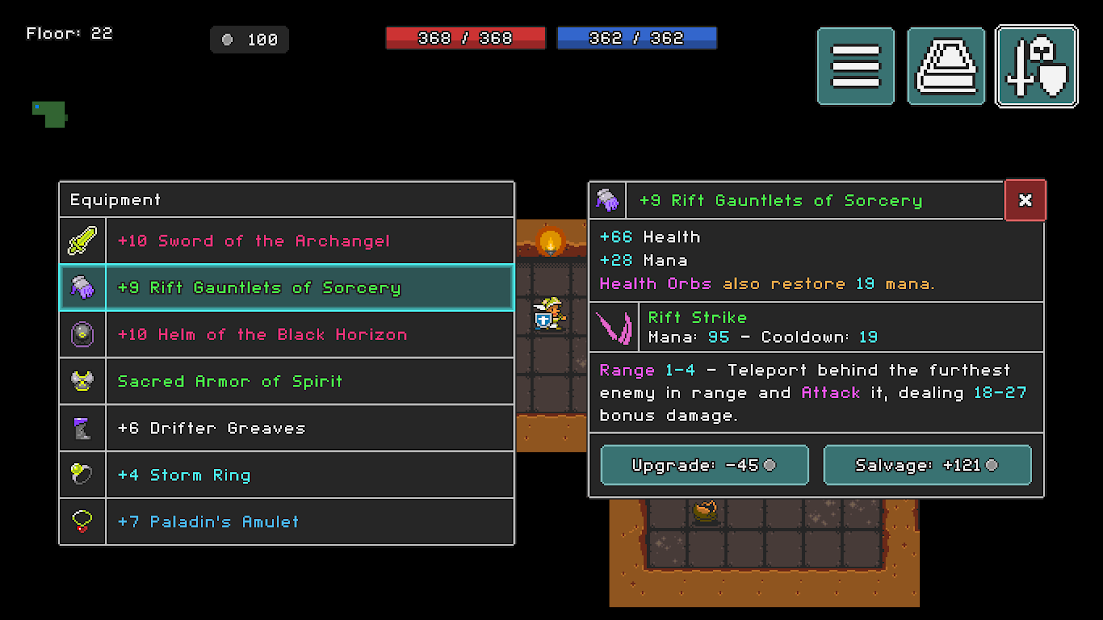Open the hamburger main menu
1103x620 pixels.
click(x=856, y=66)
